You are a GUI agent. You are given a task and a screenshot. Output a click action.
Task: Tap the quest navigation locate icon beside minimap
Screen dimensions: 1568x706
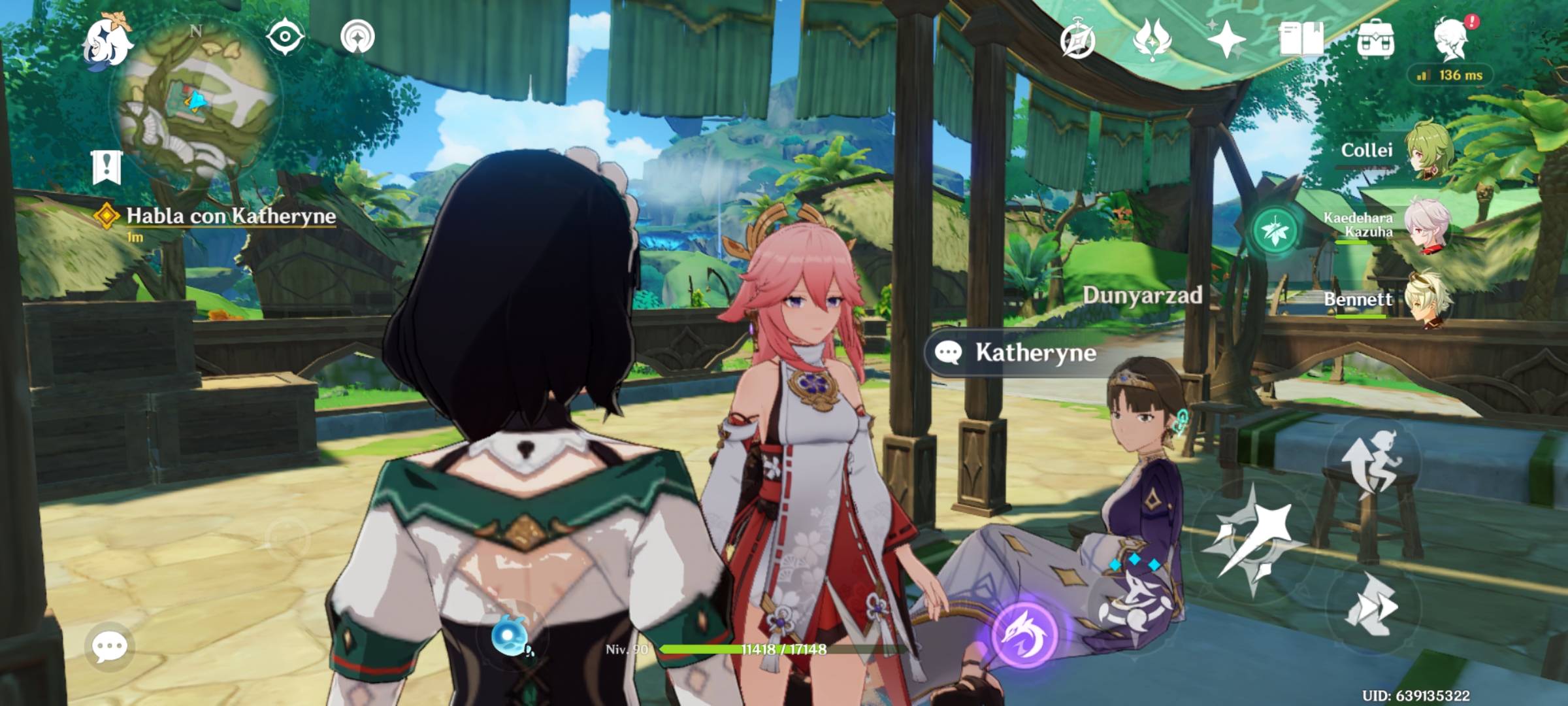coord(285,35)
